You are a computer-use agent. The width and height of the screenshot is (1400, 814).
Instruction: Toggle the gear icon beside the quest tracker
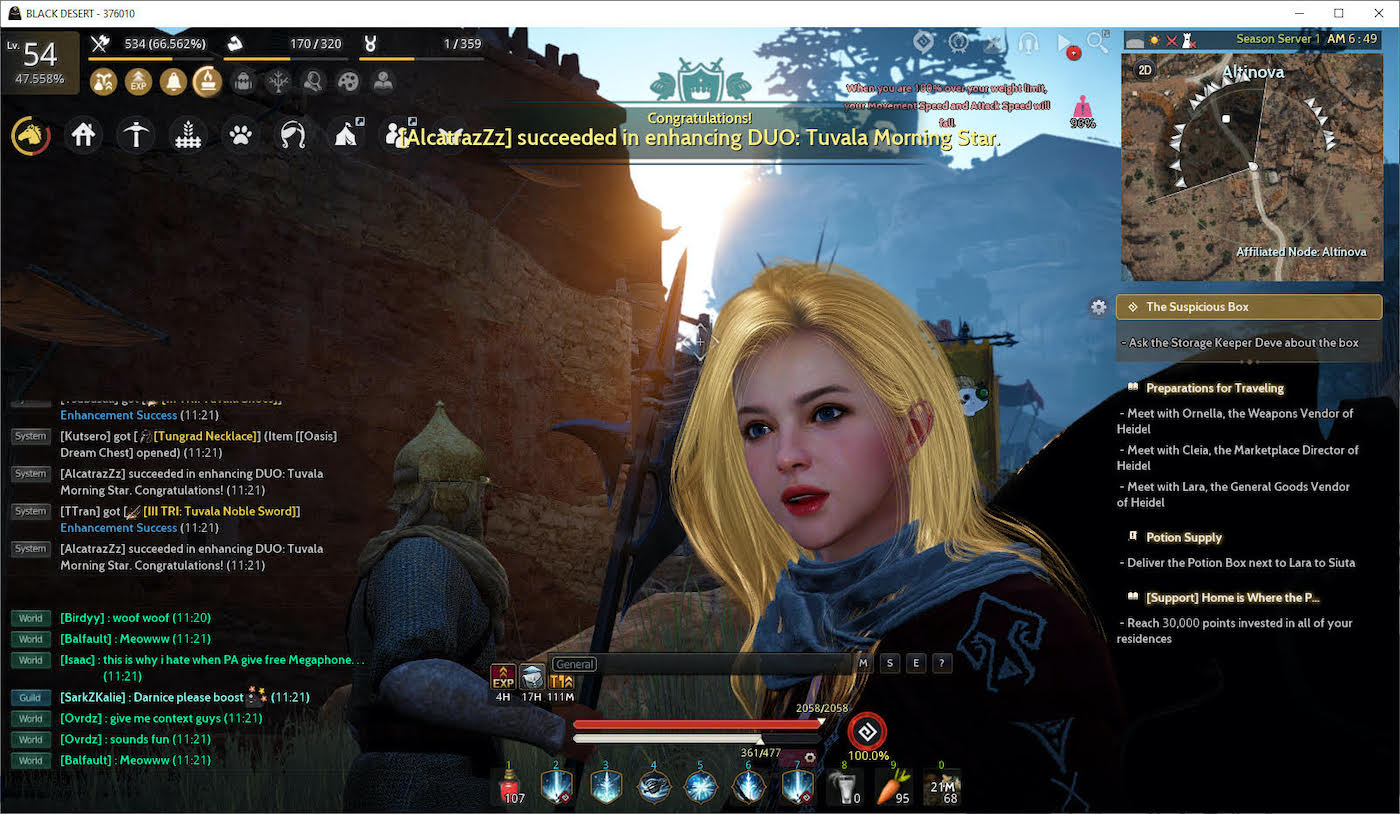pos(1099,307)
